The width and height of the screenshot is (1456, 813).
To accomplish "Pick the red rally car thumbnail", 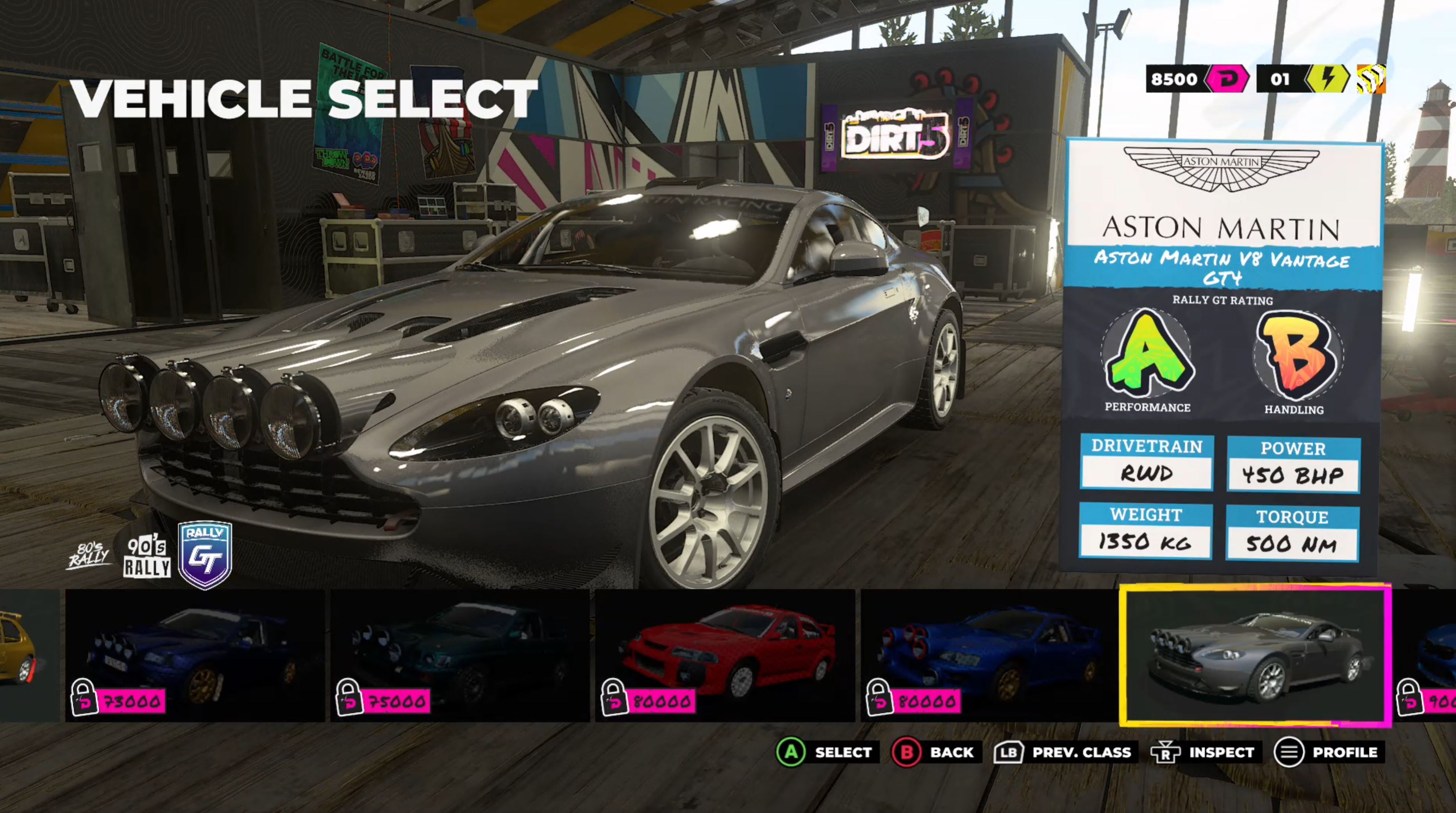I will tap(725, 656).
